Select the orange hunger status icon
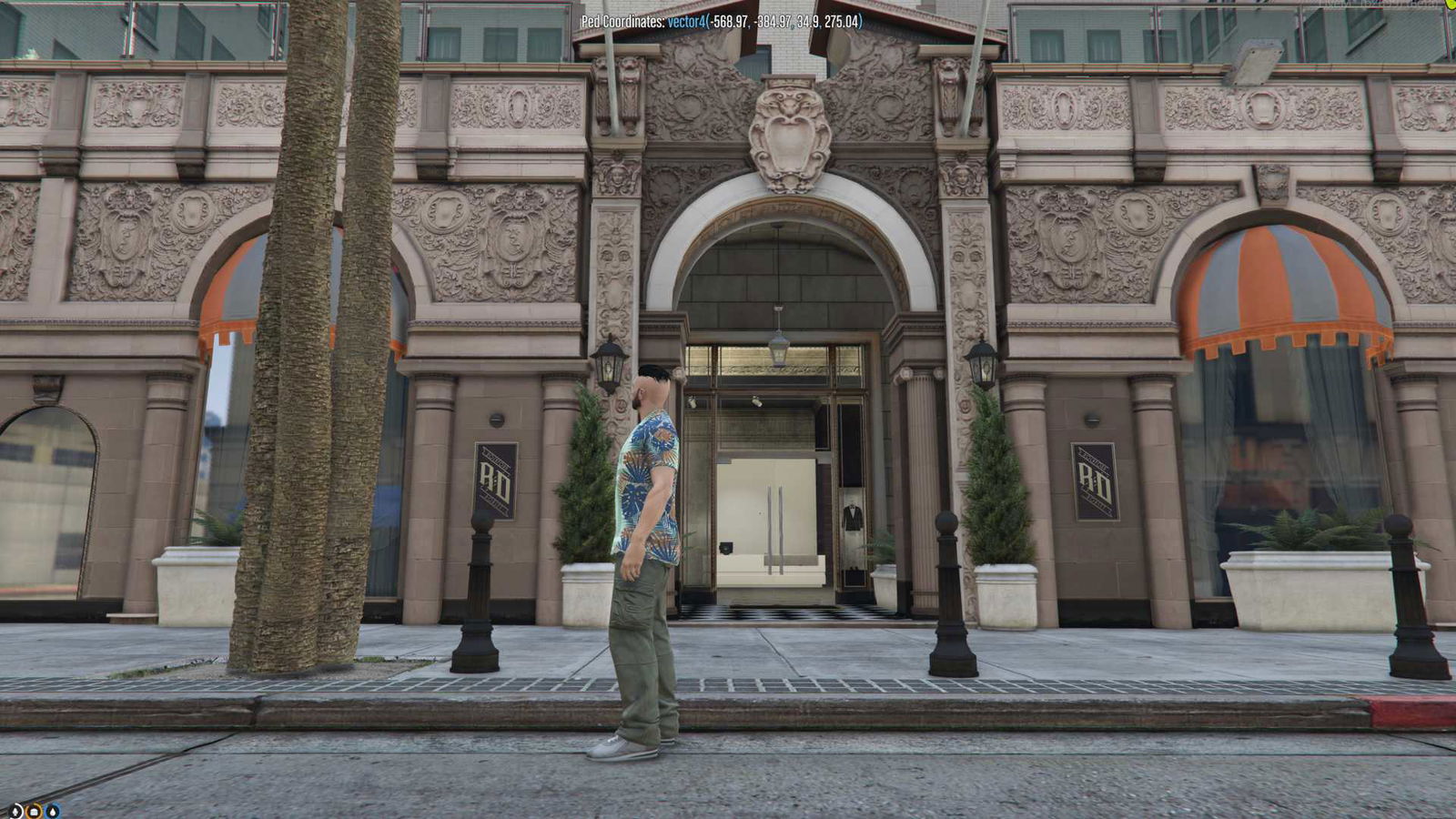 tap(34, 810)
